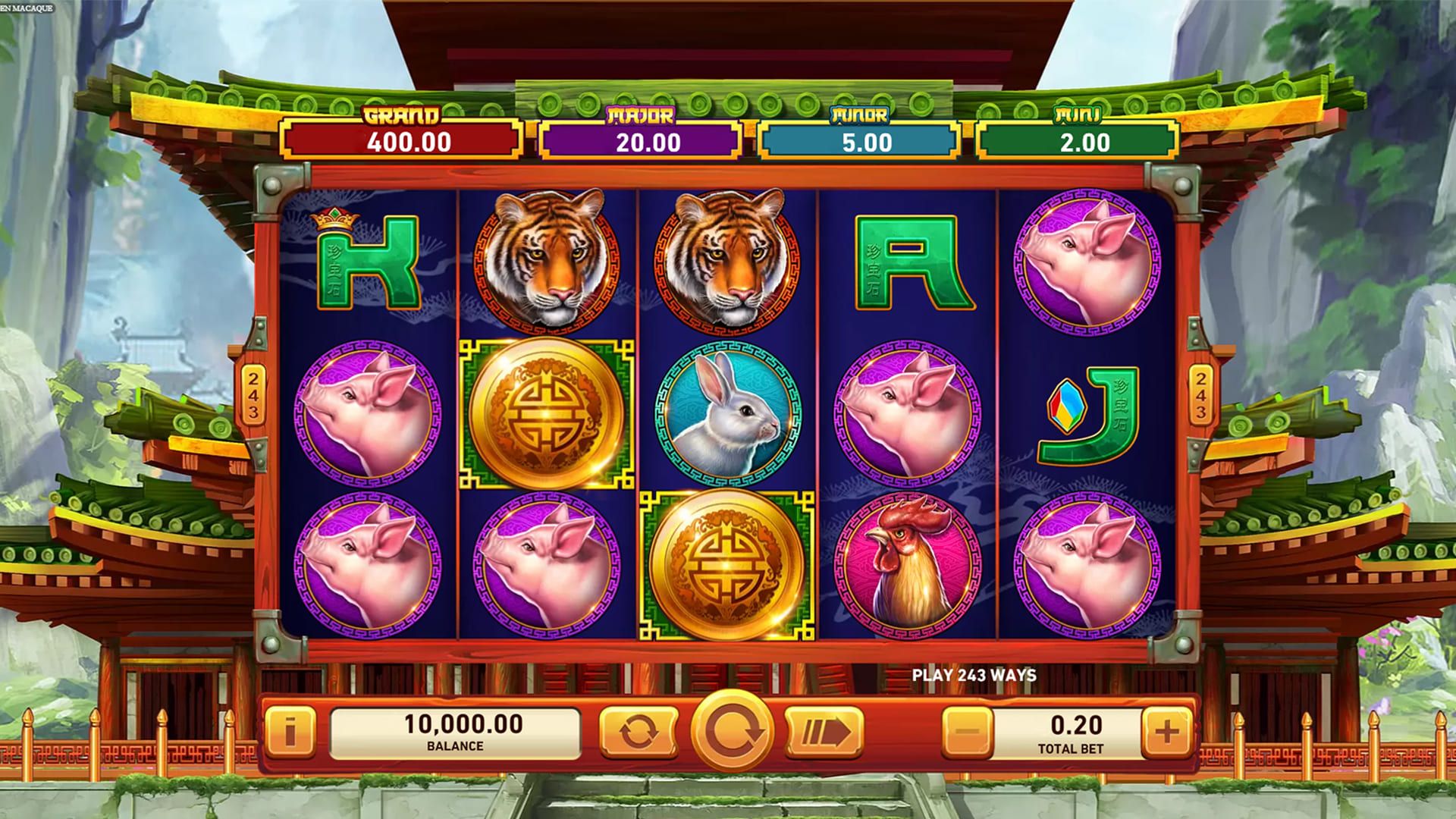Viewport: 1456px width, 819px height.
Task: Activate the autoplay looping arrows button
Action: click(638, 733)
